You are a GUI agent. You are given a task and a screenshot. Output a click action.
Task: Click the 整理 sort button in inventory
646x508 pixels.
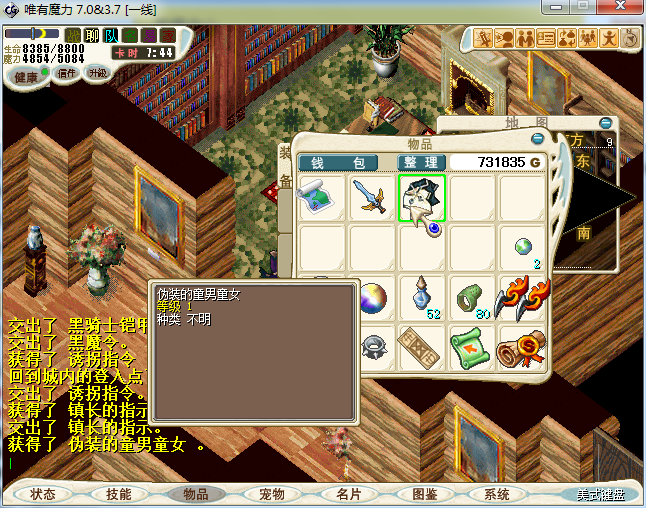coord(420,162)
